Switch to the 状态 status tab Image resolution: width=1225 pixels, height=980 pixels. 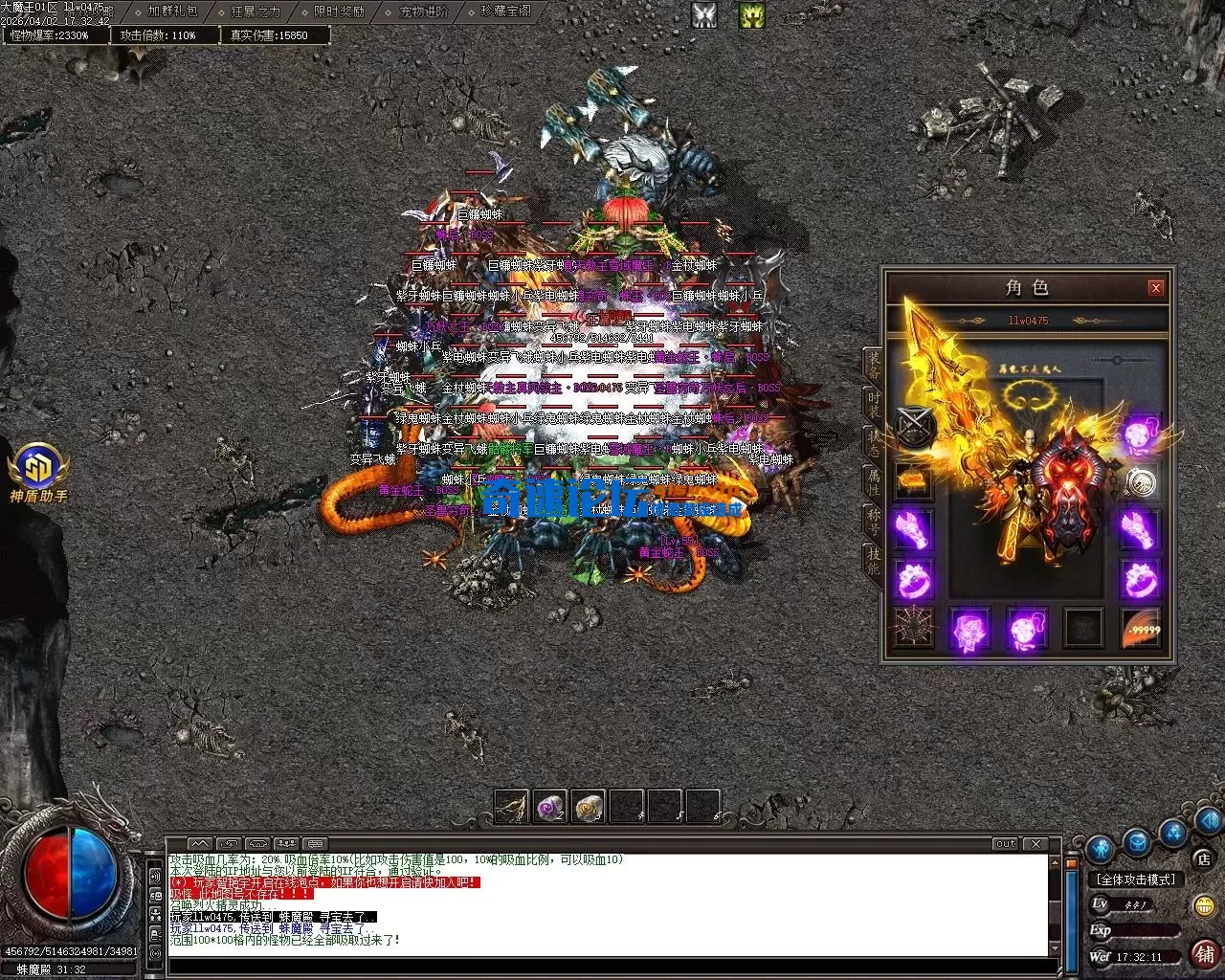(x=873, y=444)
